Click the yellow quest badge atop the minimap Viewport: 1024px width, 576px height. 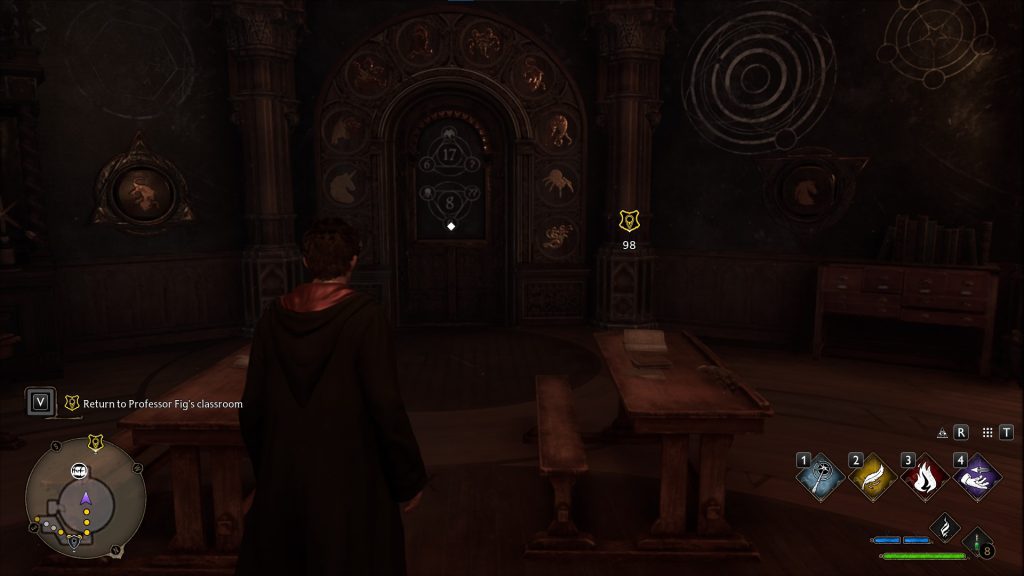(95, 442)
